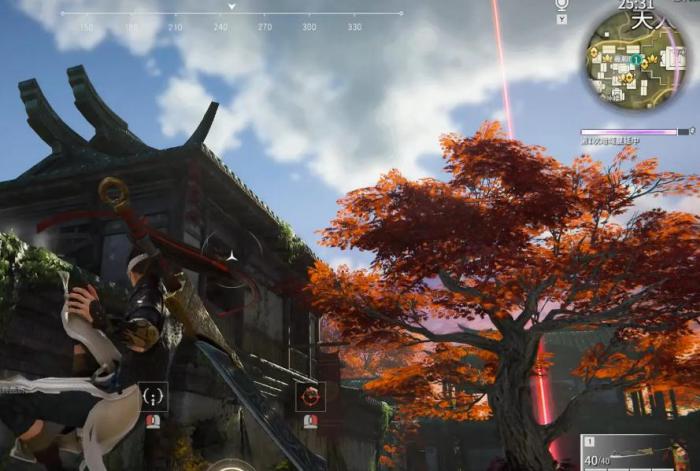Open the circular minimap
Screen dimensions: 700x471
(642, 59)
